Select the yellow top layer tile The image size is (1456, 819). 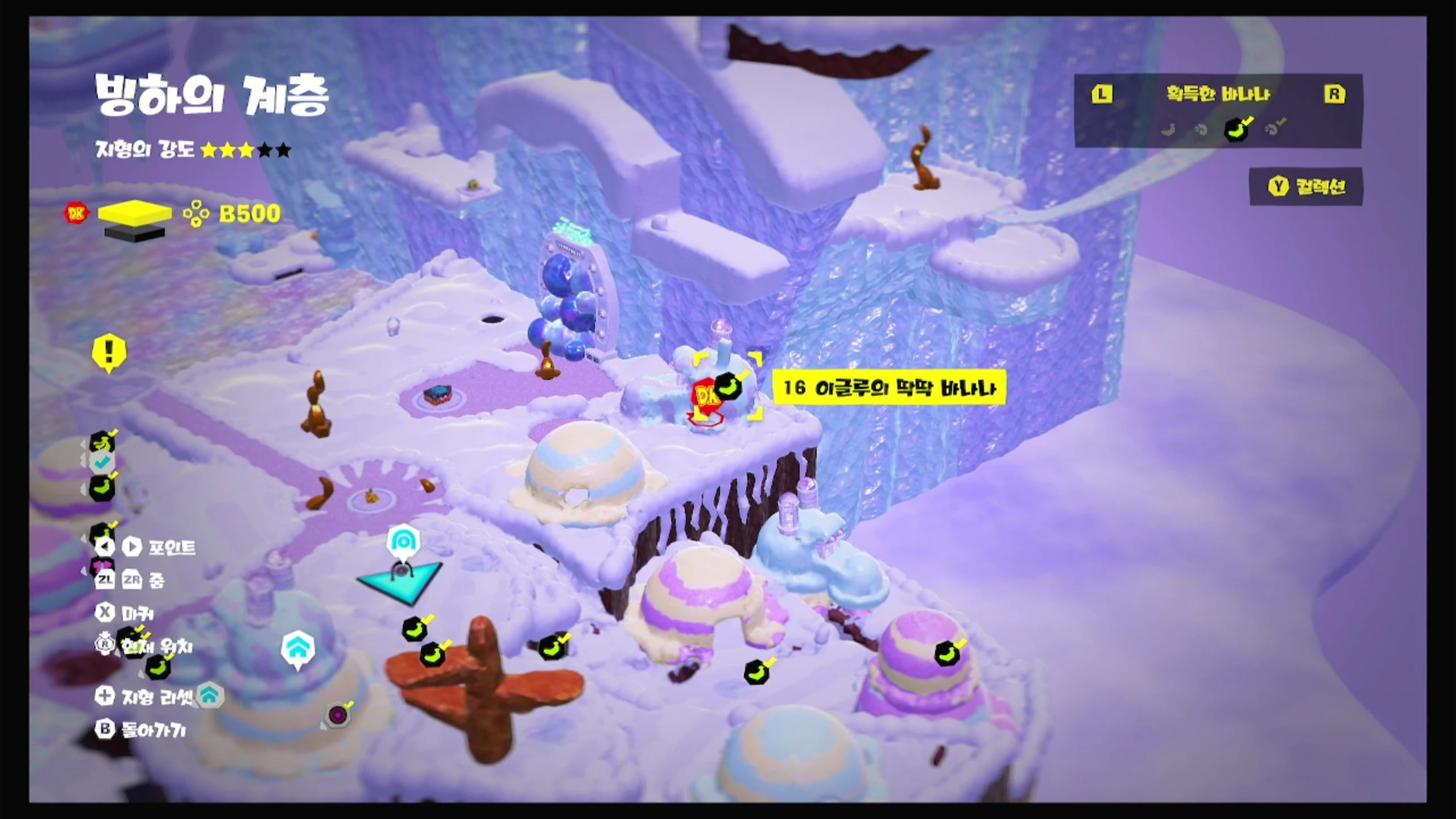[135, 213]
